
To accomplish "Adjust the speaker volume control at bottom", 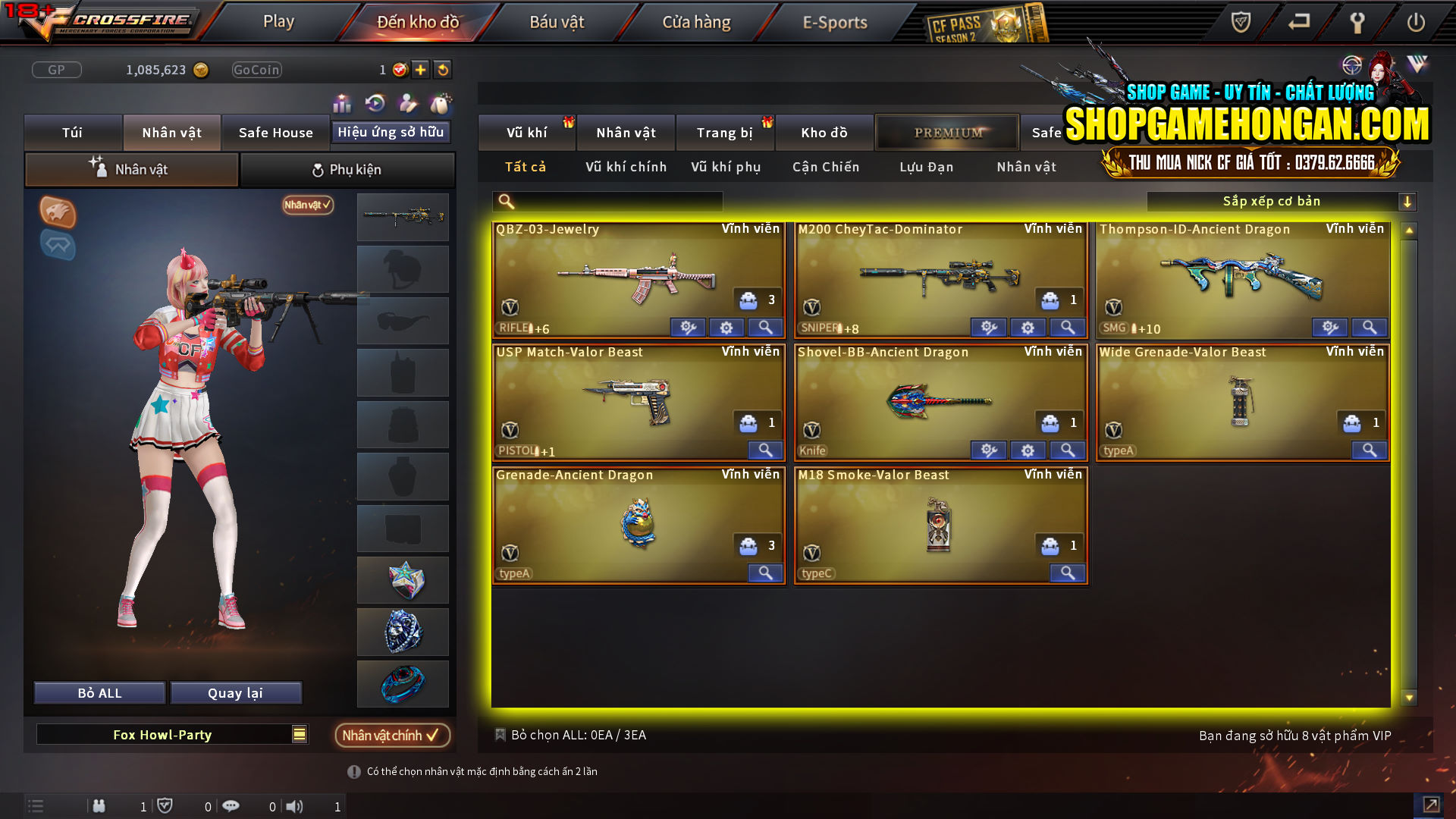I will pyautogui.click(x=296, y=806).
